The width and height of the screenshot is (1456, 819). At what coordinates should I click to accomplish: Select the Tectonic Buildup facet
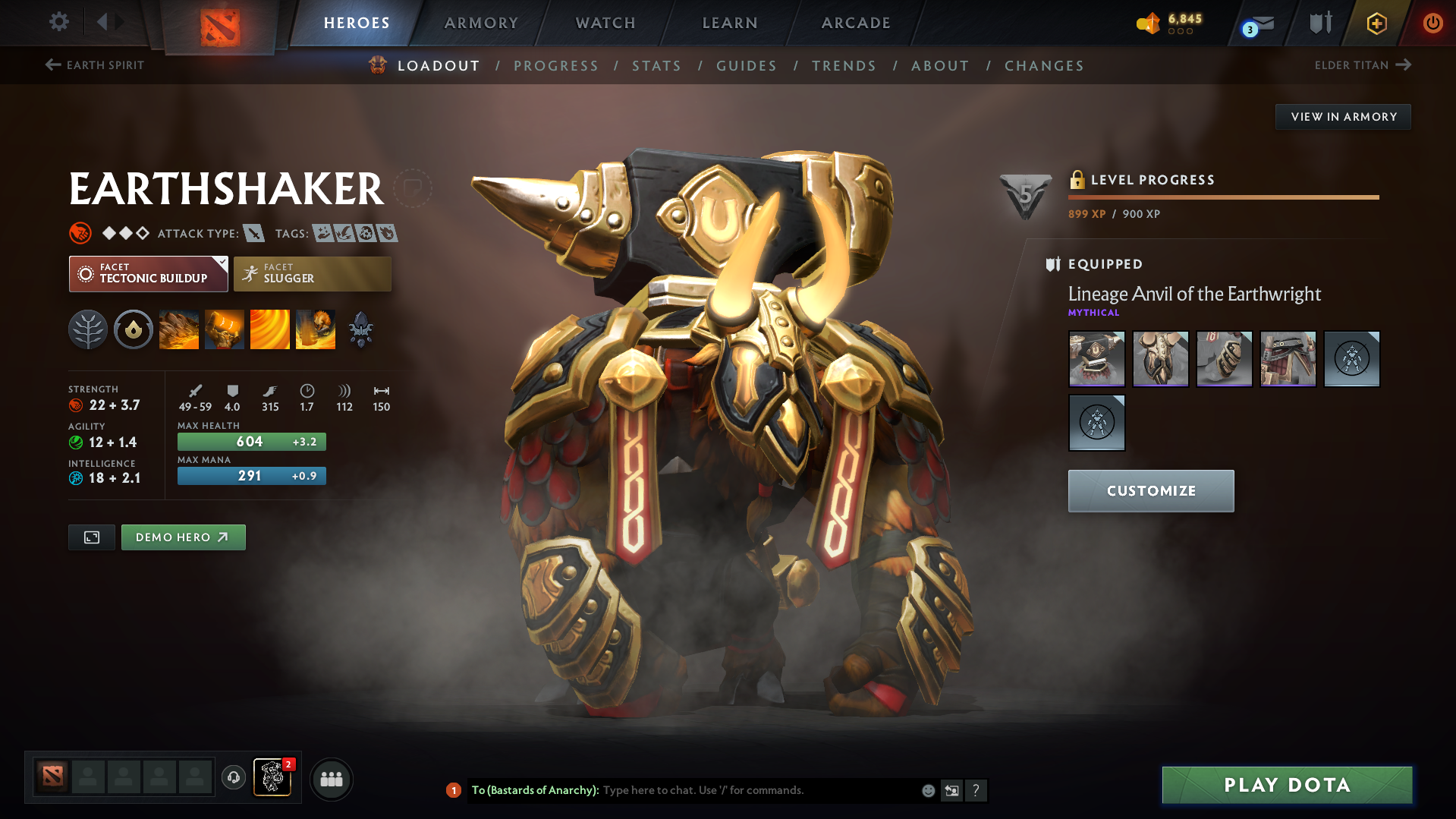pos(148,273)
